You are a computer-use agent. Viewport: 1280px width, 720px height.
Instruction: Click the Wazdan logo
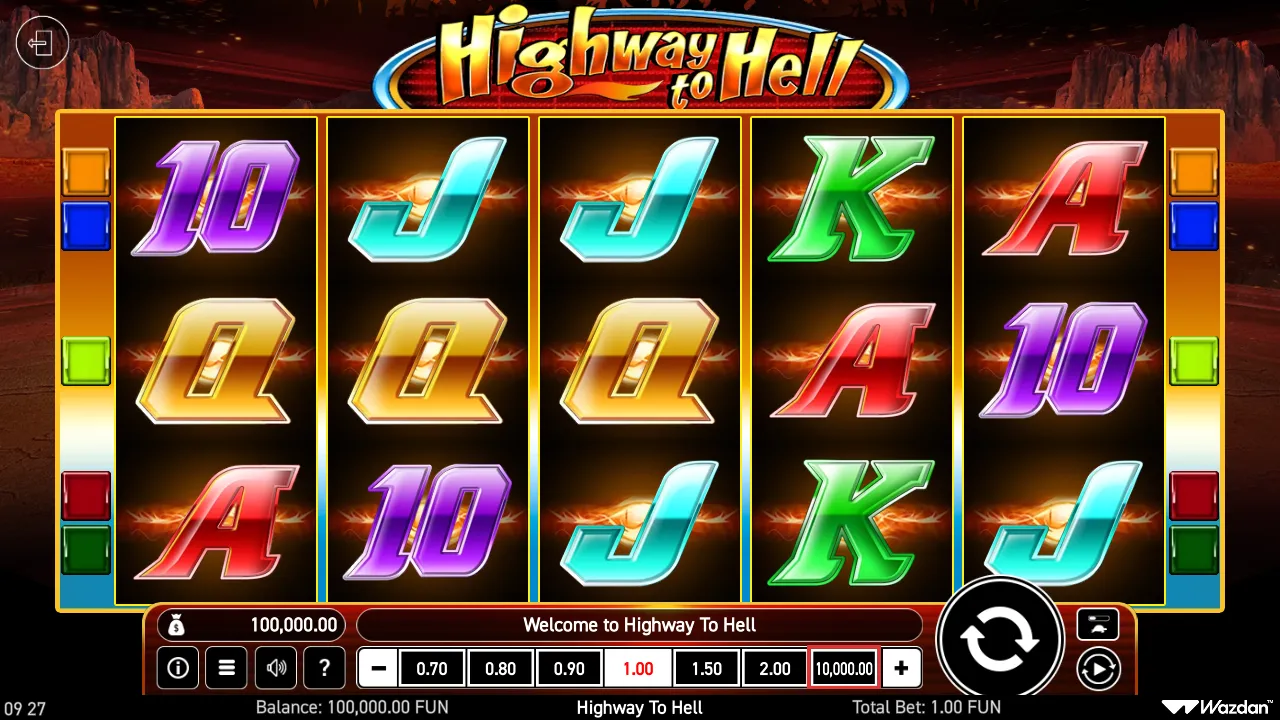(1219, 707)
